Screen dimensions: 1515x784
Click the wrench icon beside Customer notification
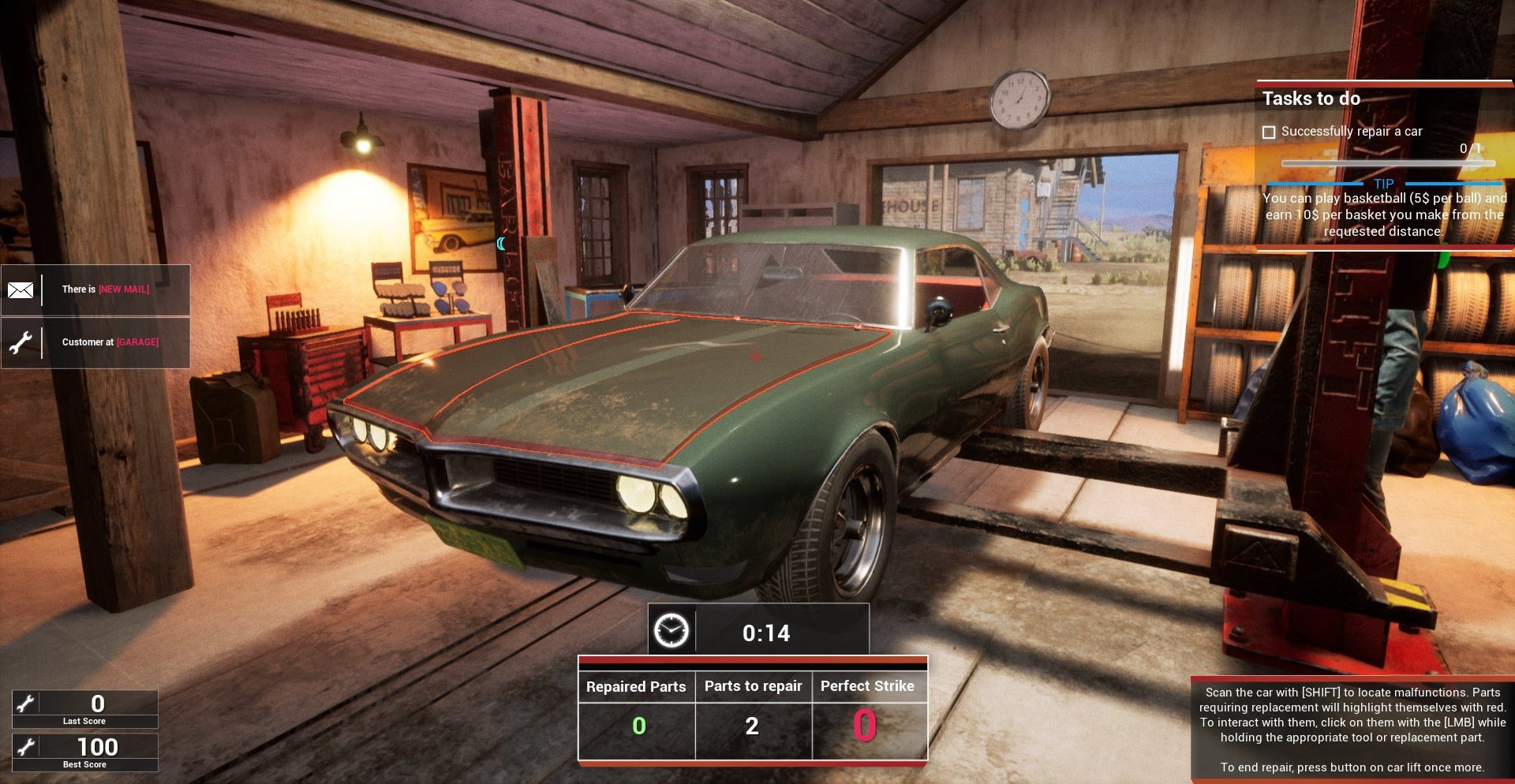click(21, 343)
